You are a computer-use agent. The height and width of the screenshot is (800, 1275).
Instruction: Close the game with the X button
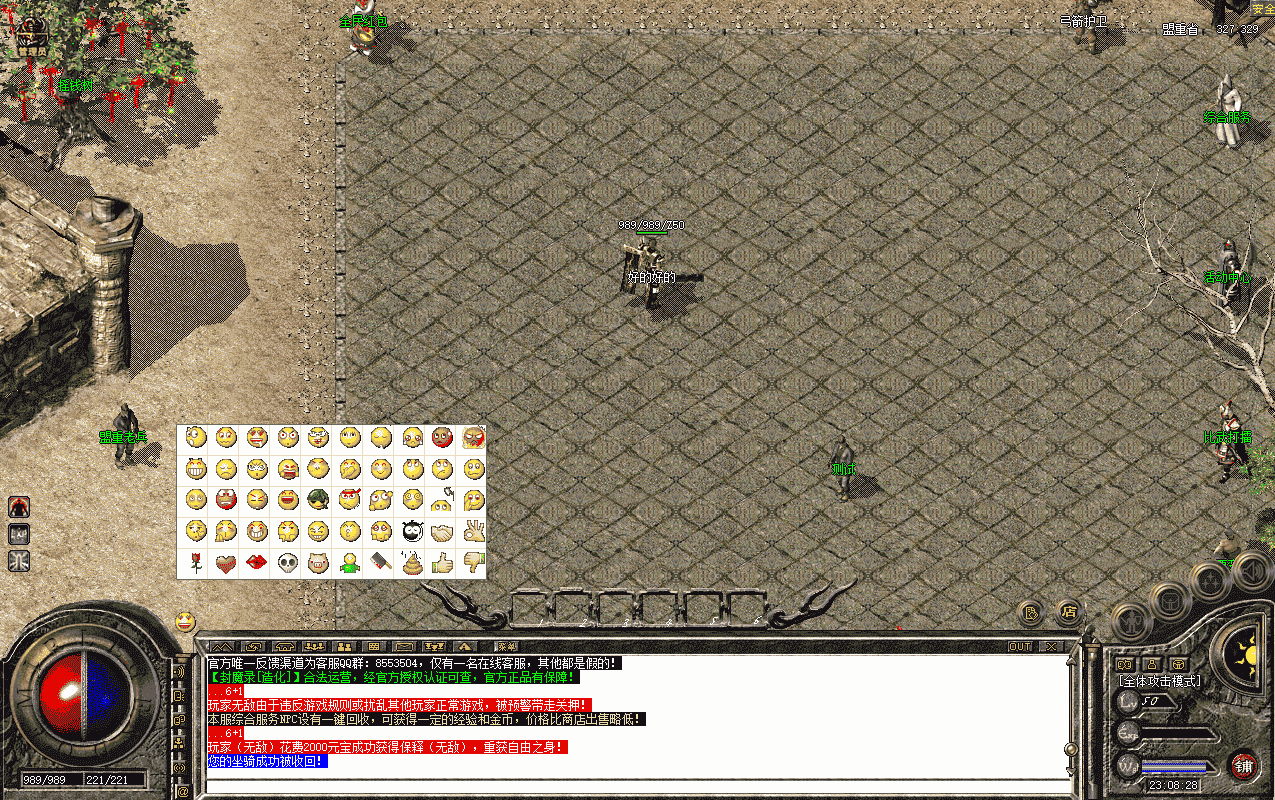[1050, 646]
